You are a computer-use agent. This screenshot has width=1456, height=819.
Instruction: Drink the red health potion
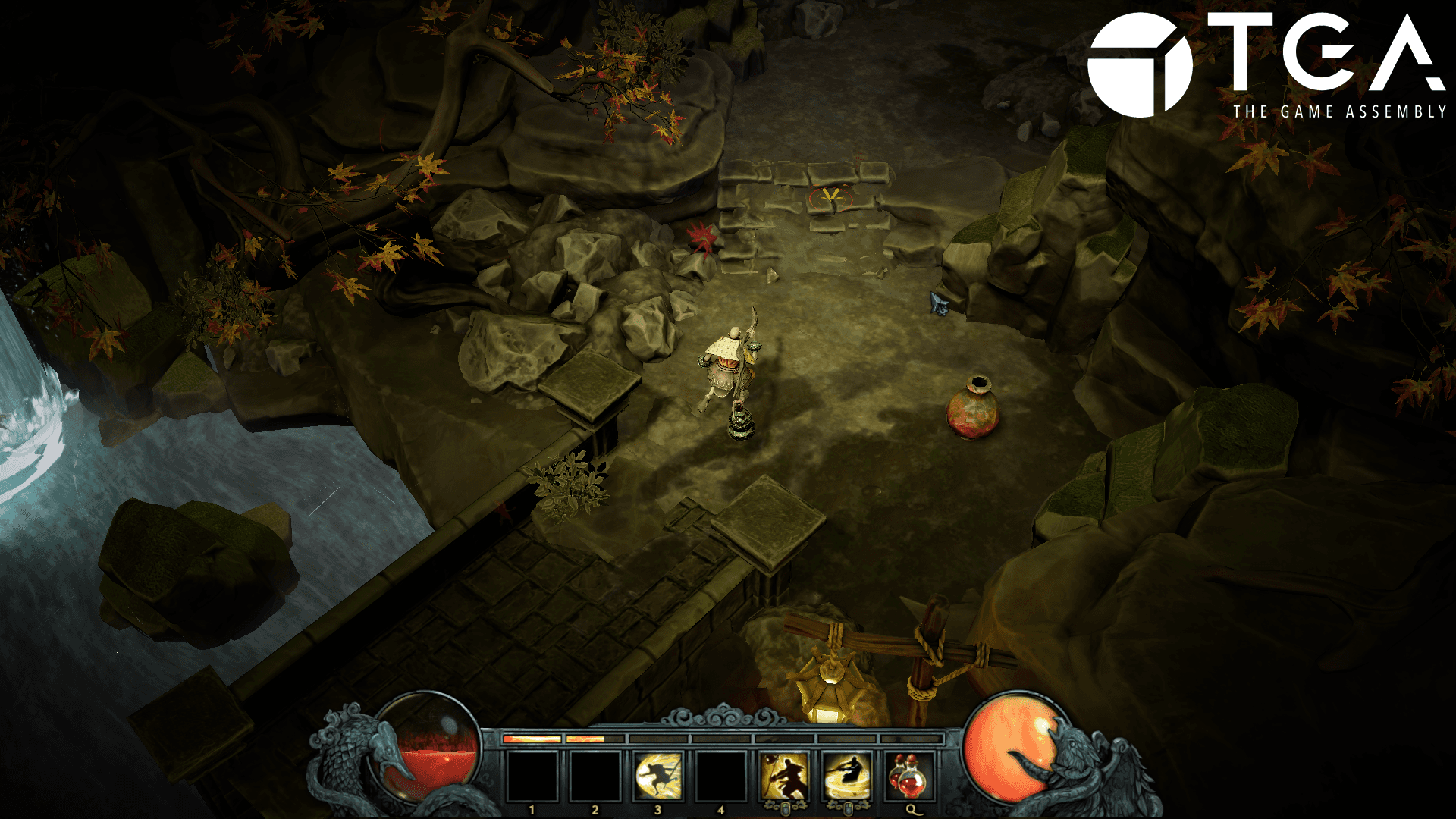tap(909, 776)
